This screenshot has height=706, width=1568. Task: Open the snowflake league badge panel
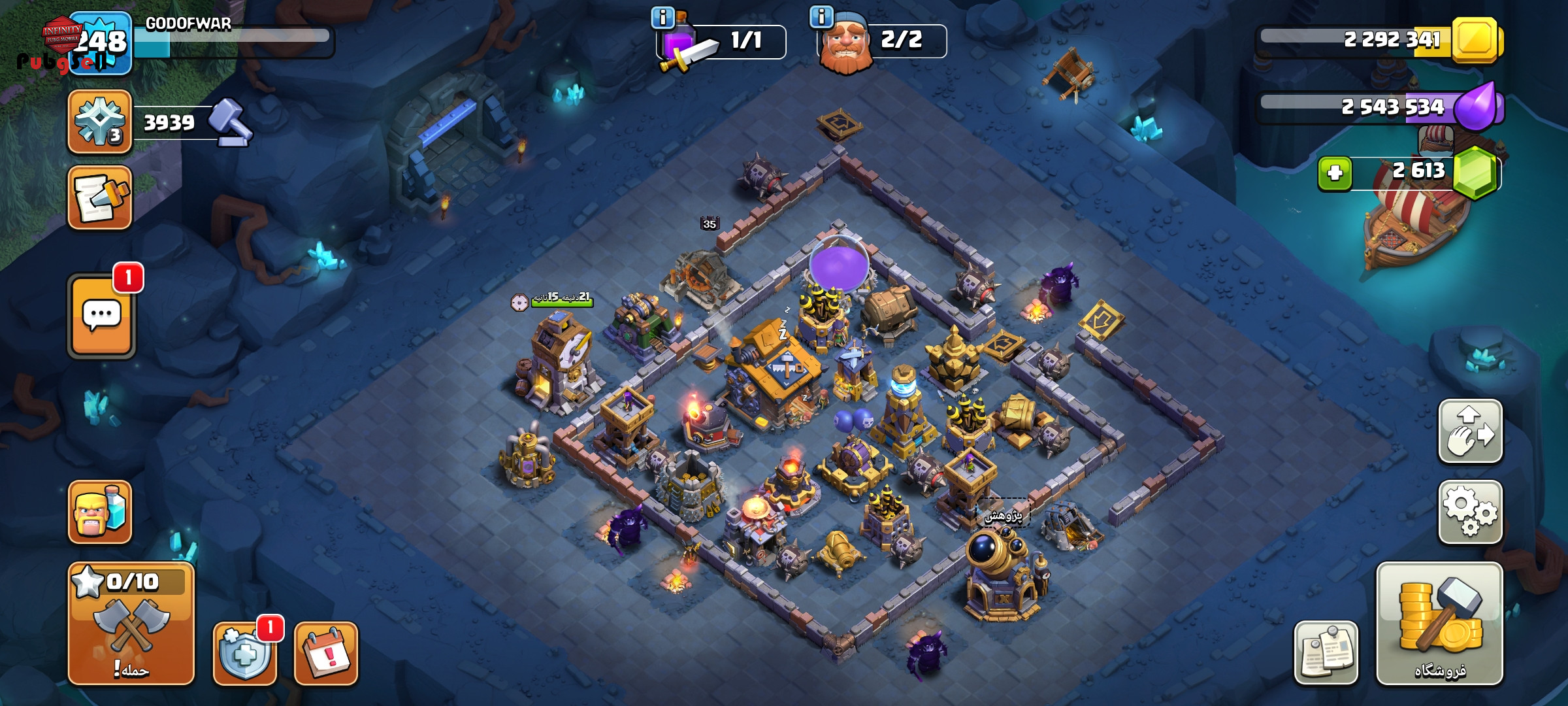pyautogui.click(x=100, y=122)
